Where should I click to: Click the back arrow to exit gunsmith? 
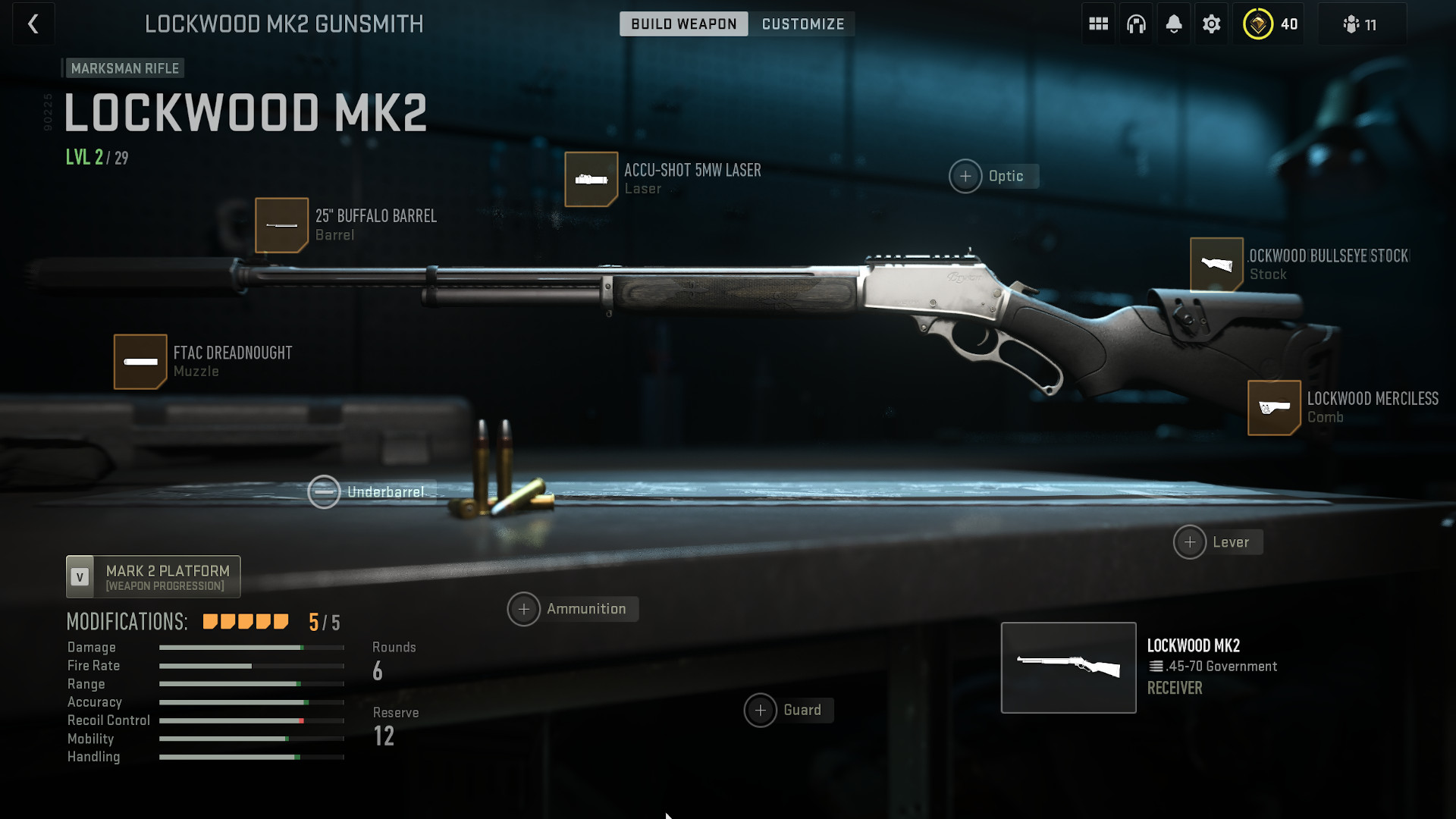[x=33, y=24]
